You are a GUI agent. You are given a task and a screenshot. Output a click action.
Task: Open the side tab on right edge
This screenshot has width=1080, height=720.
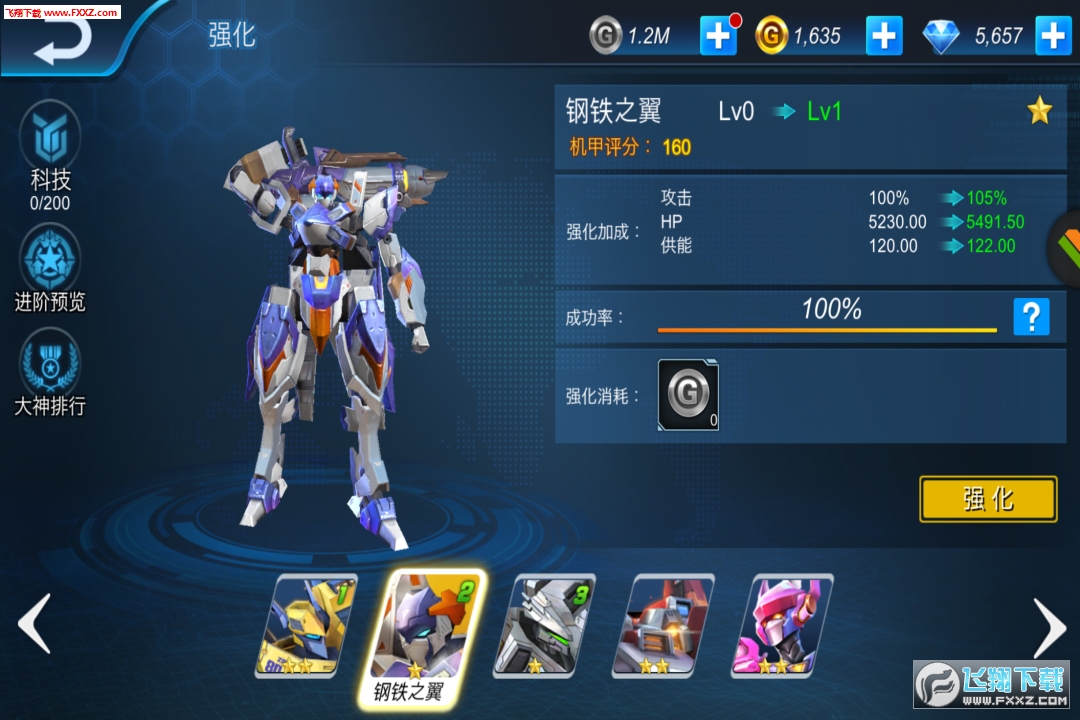[1066, 246]
